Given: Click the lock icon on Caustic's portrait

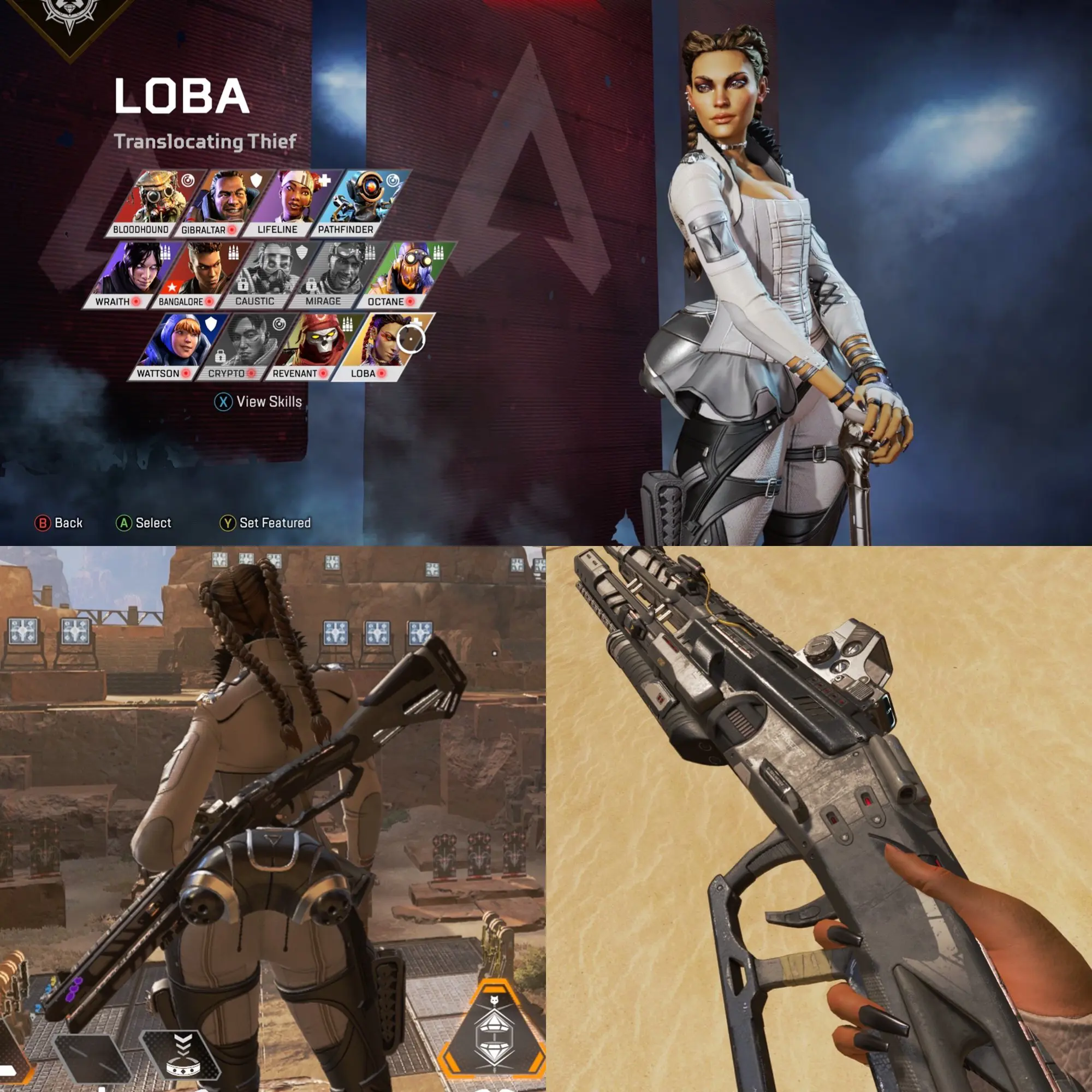Looking at the screenshot, I should click(244, 285).
